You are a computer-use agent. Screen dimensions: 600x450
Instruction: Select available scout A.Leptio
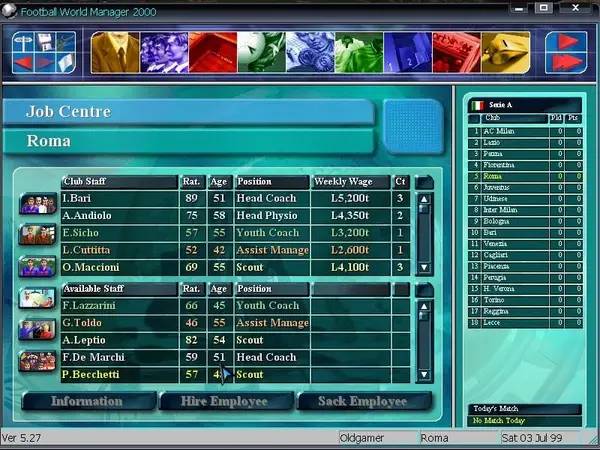[120, 340]
